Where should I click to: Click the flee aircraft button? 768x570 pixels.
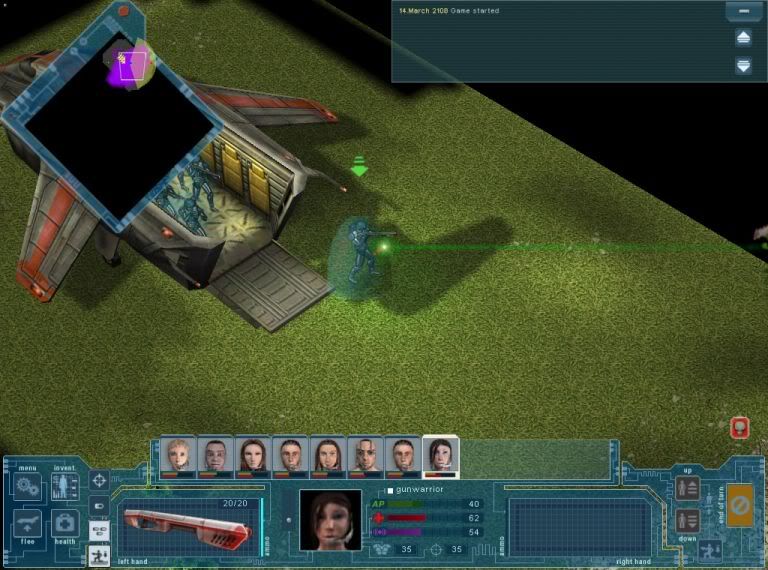click(x=28, y=523)
